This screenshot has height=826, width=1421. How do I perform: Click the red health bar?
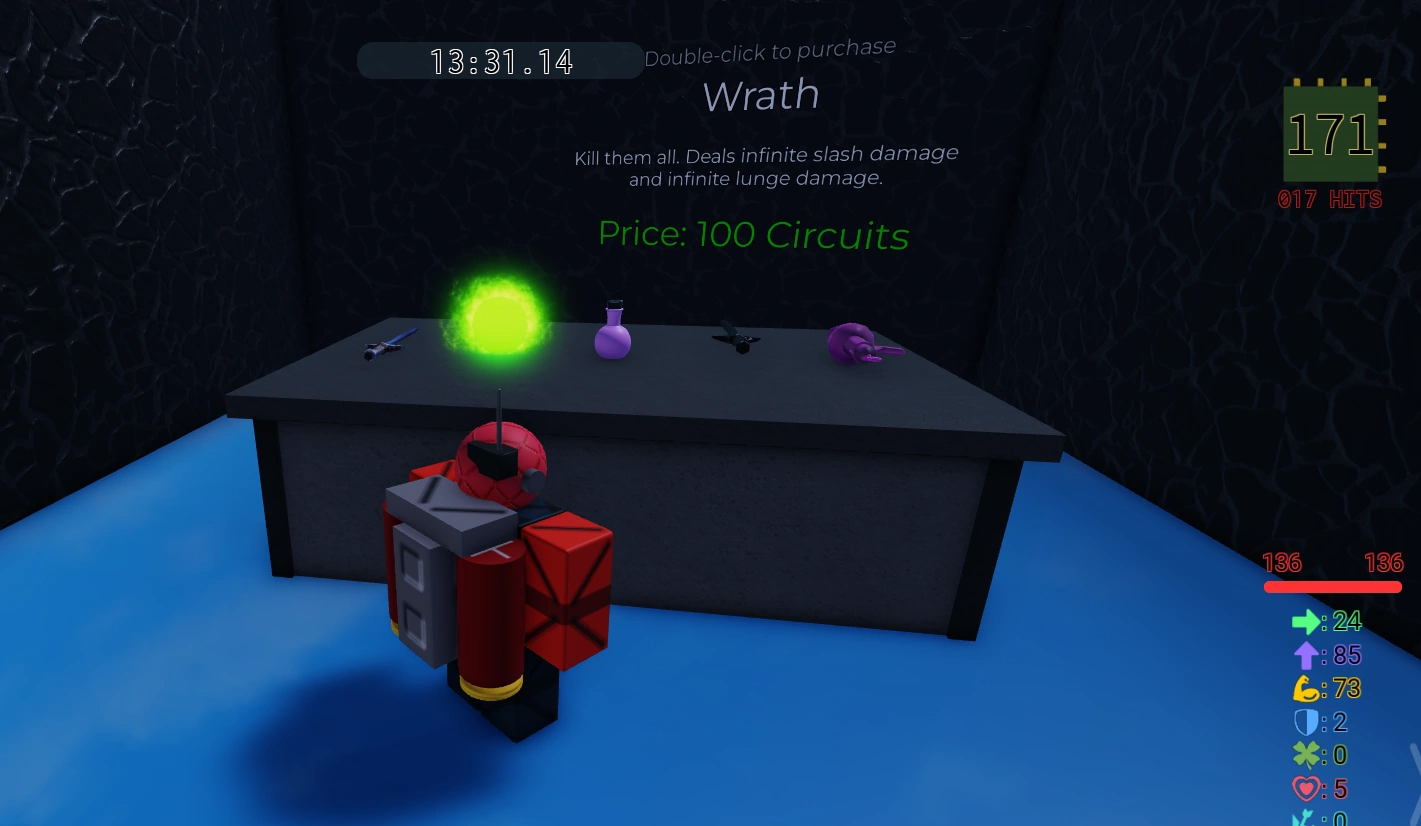pos(1332,587)
